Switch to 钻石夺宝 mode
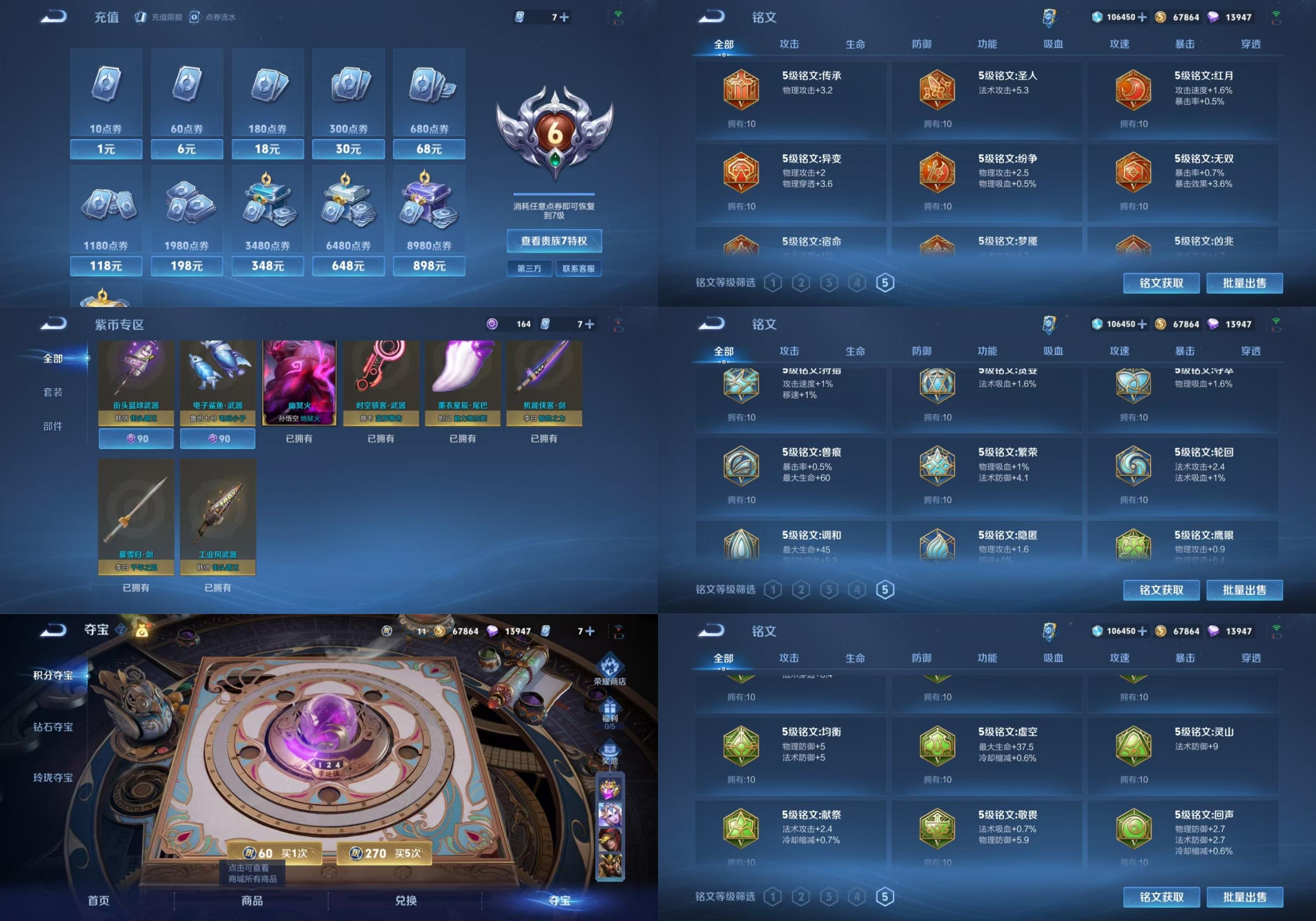 [53, 727]
